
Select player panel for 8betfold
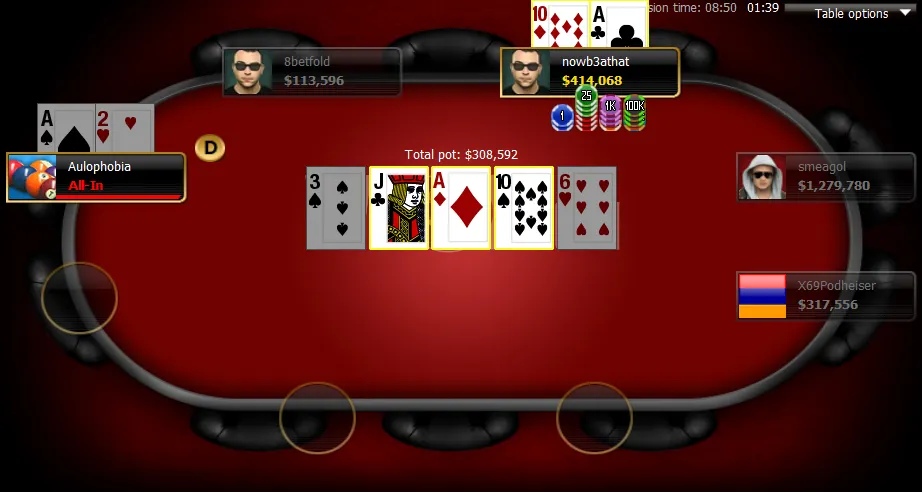[312, 72]
